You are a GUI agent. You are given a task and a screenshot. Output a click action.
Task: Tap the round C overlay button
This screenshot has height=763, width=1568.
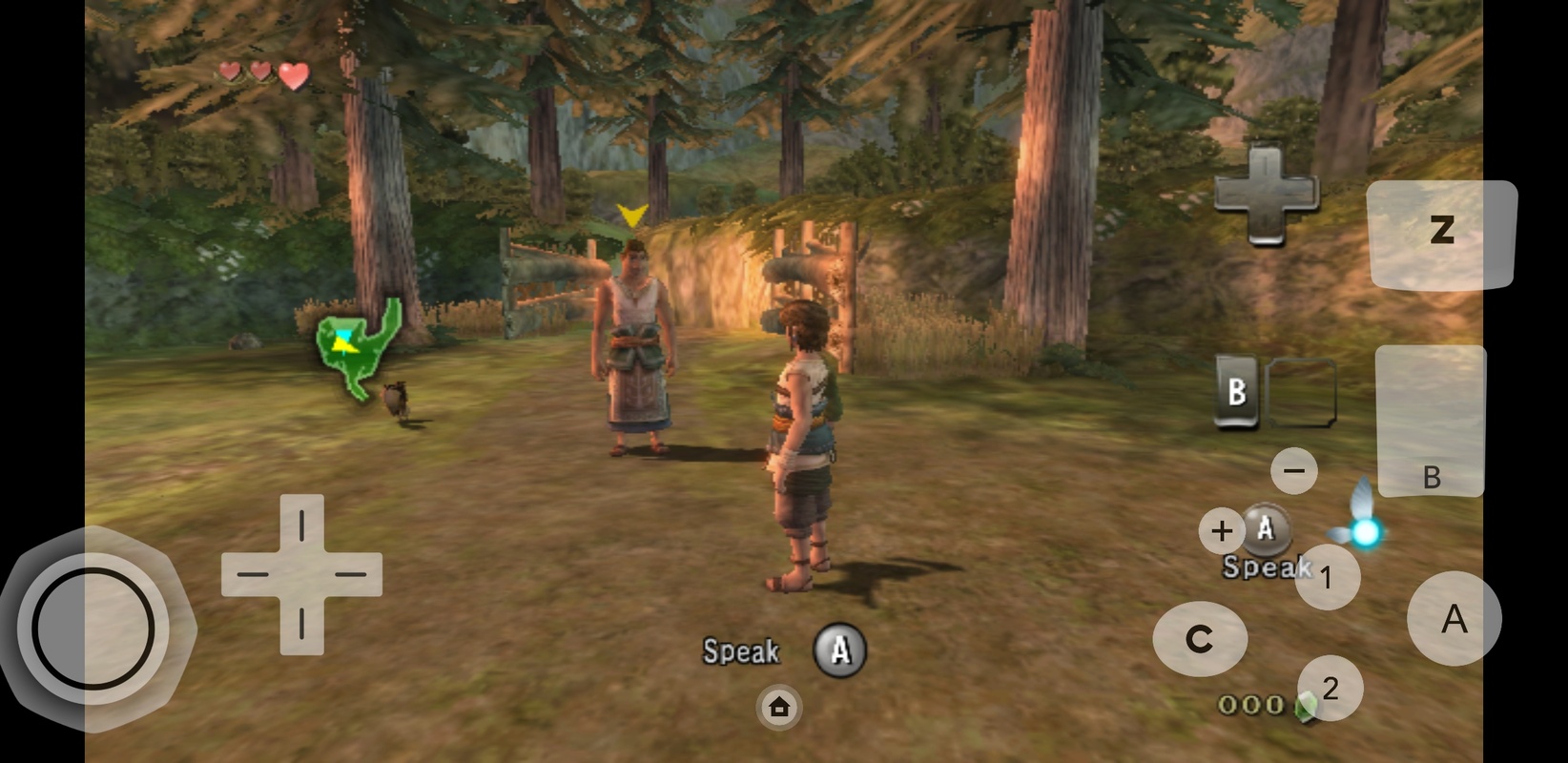(x=1199, y=639)
